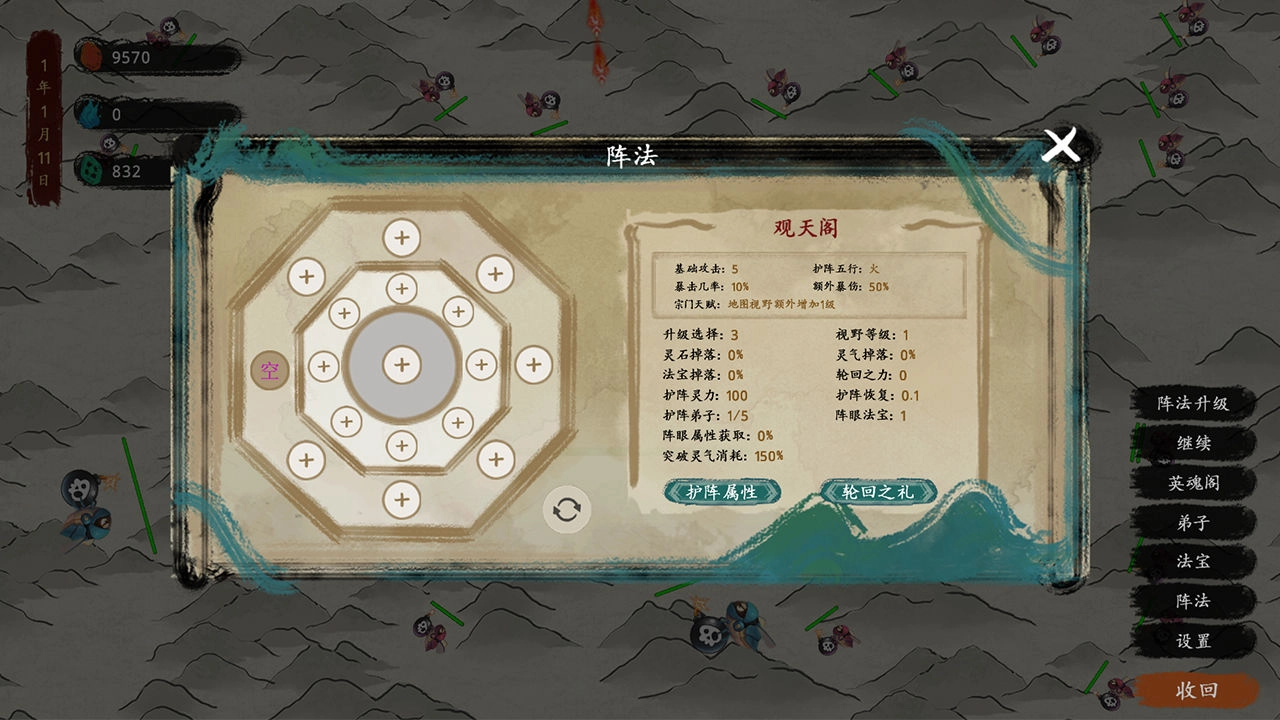Click the leftmost plus slot of the octagon
Viewport: 1280px width, 720px height.
click(323, 368)
